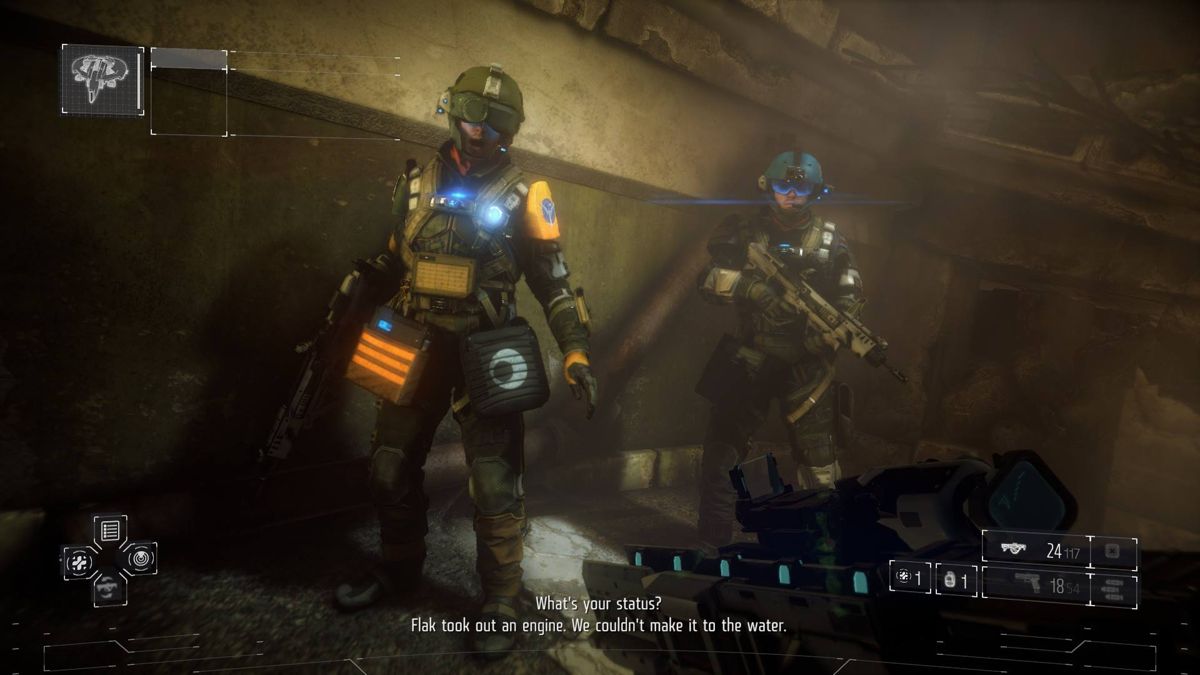Viewport: 1200px width, 675px height.
Task: Activate the adrenaline pack cross icon
Action: pos(79,562)
